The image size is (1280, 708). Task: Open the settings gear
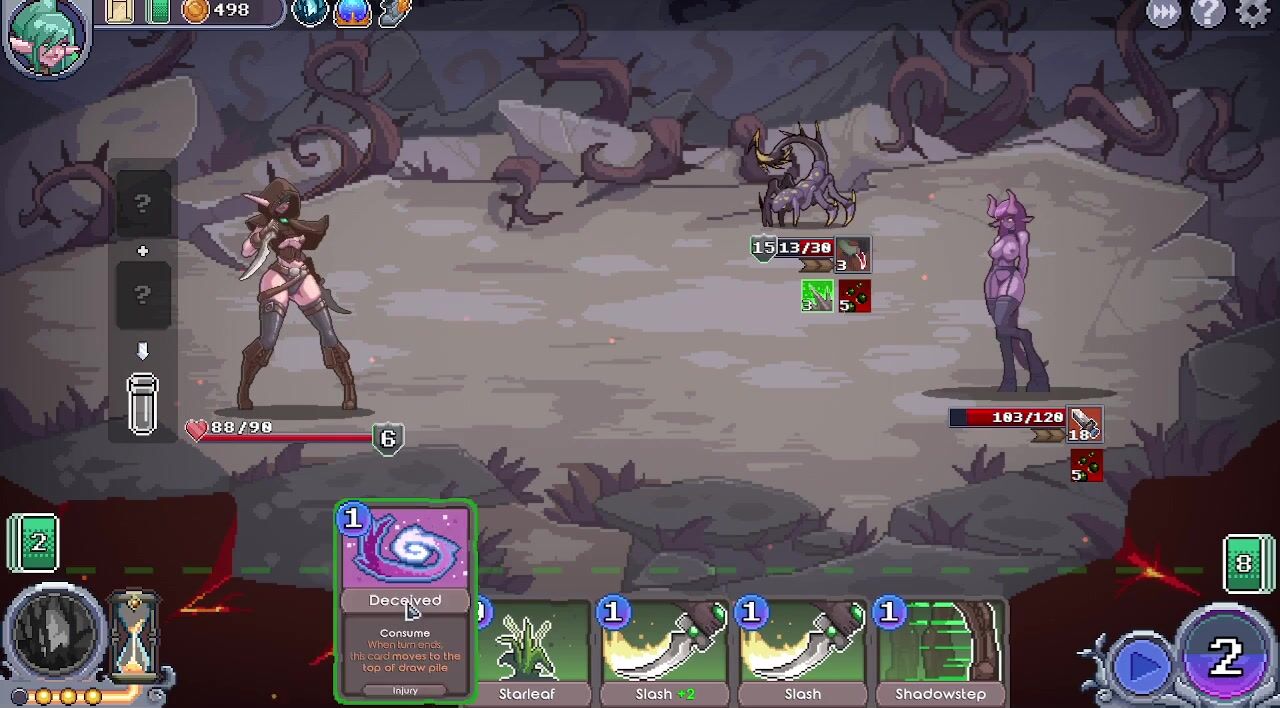pos(1252,13)
